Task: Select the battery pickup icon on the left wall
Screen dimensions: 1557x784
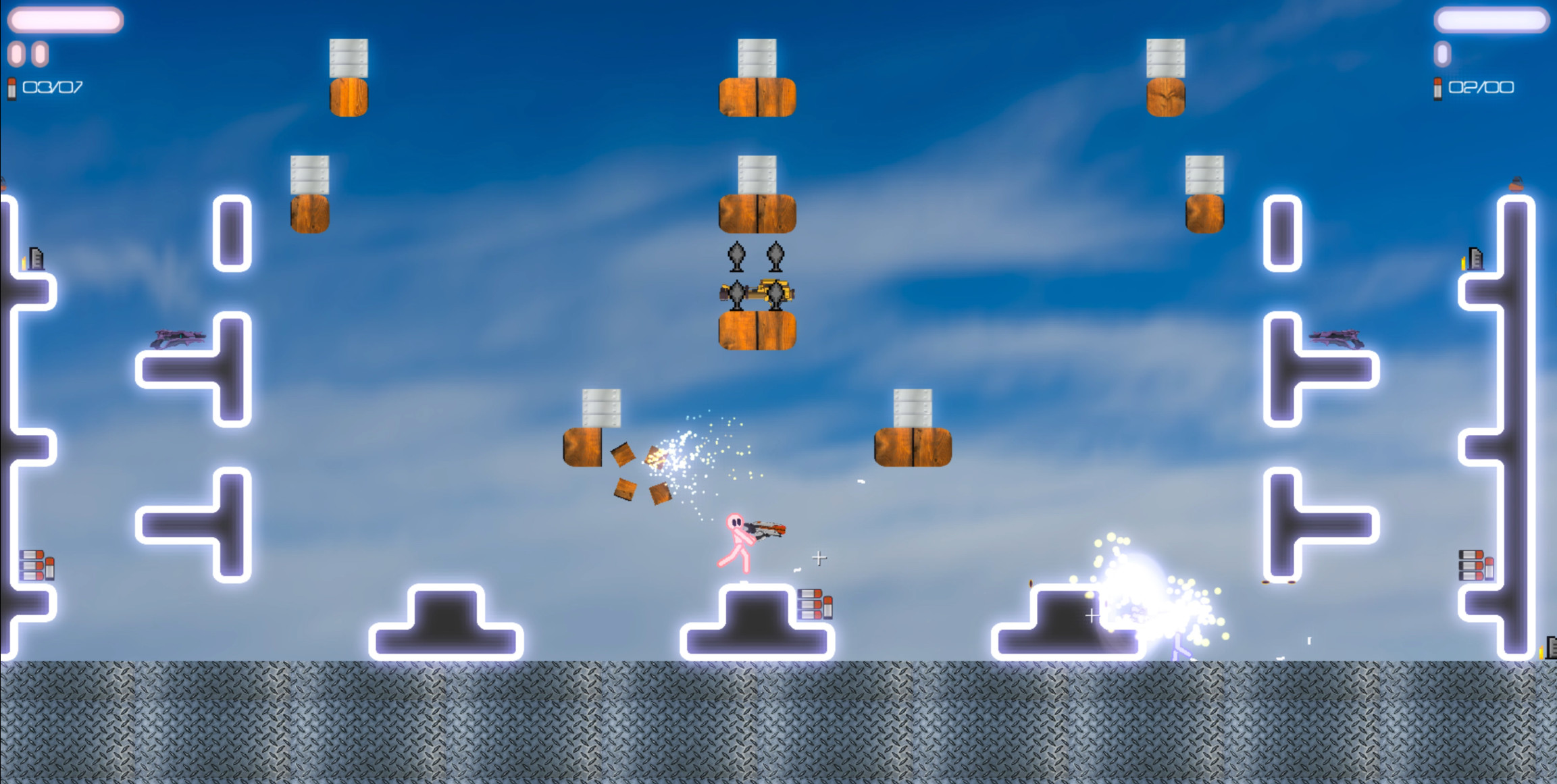Action: click(35, 260)
